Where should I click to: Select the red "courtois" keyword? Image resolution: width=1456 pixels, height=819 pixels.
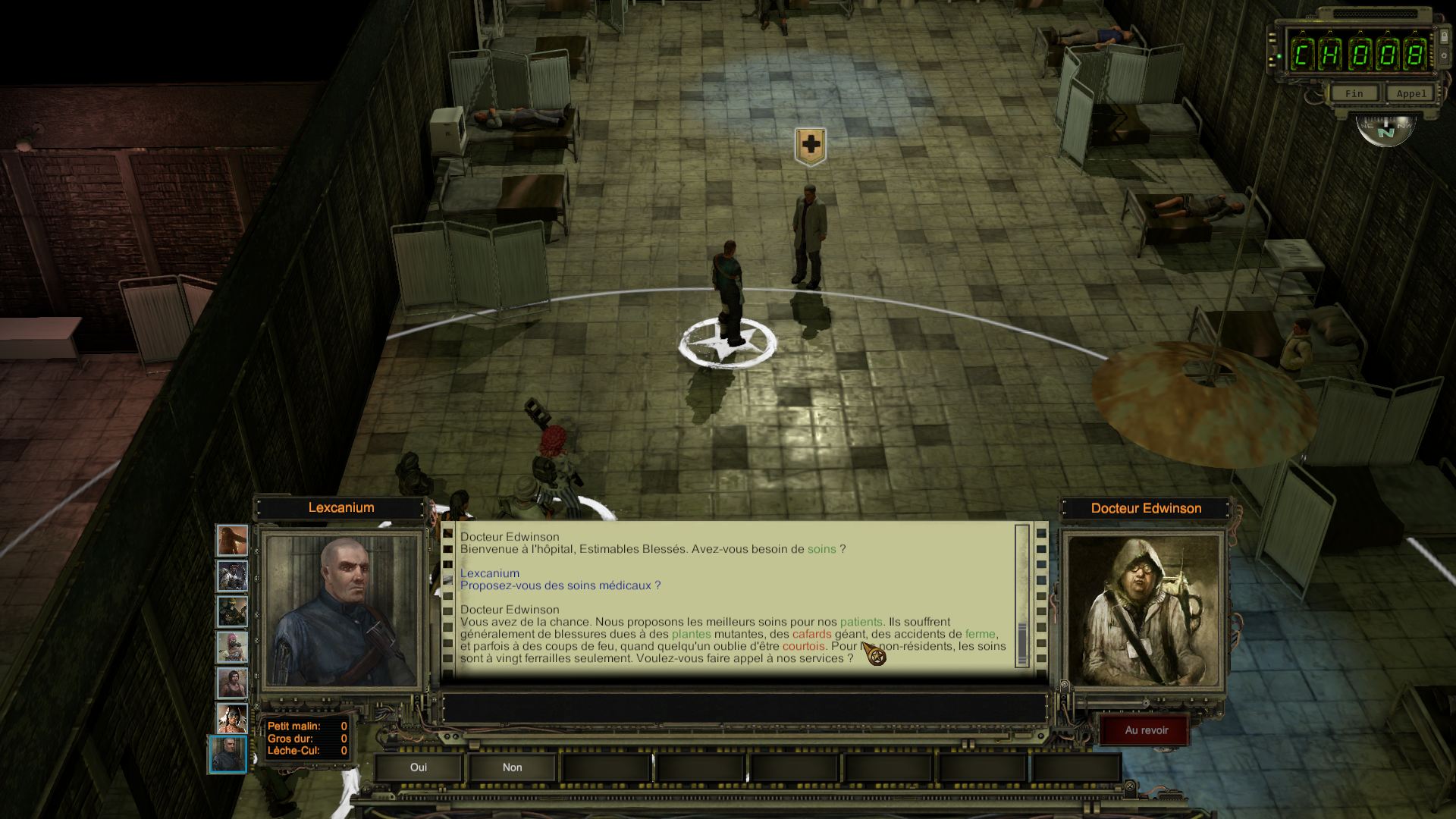pyautogui.click(x=803, y=646)
